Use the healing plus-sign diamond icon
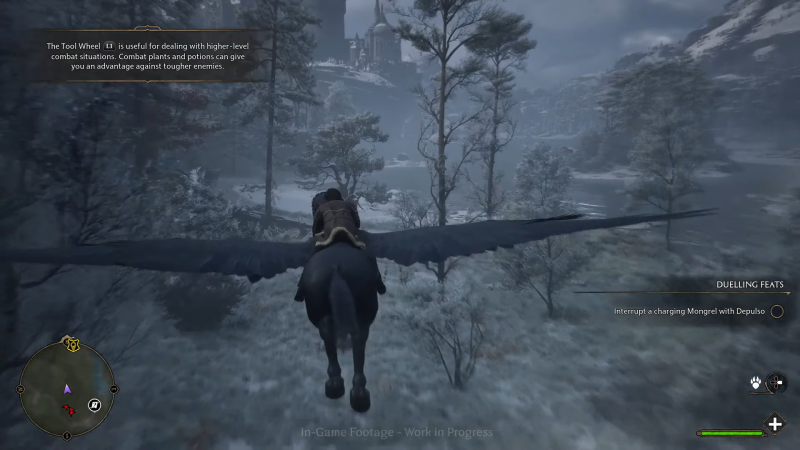Image resolution: width=800 pixels, height=450 pixels. pos(775,424)
